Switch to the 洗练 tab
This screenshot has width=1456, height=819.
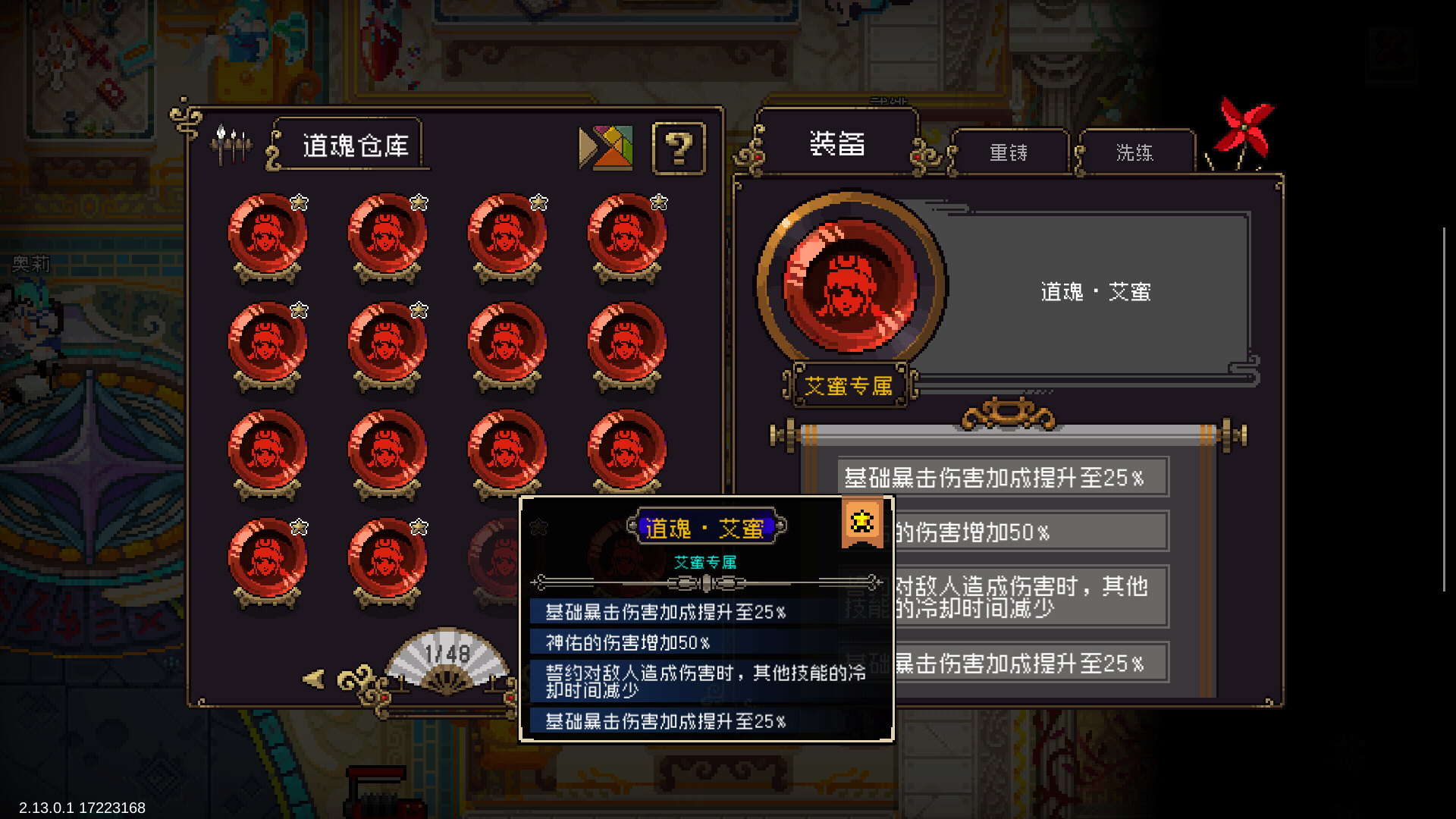(x=1134, y=152)
